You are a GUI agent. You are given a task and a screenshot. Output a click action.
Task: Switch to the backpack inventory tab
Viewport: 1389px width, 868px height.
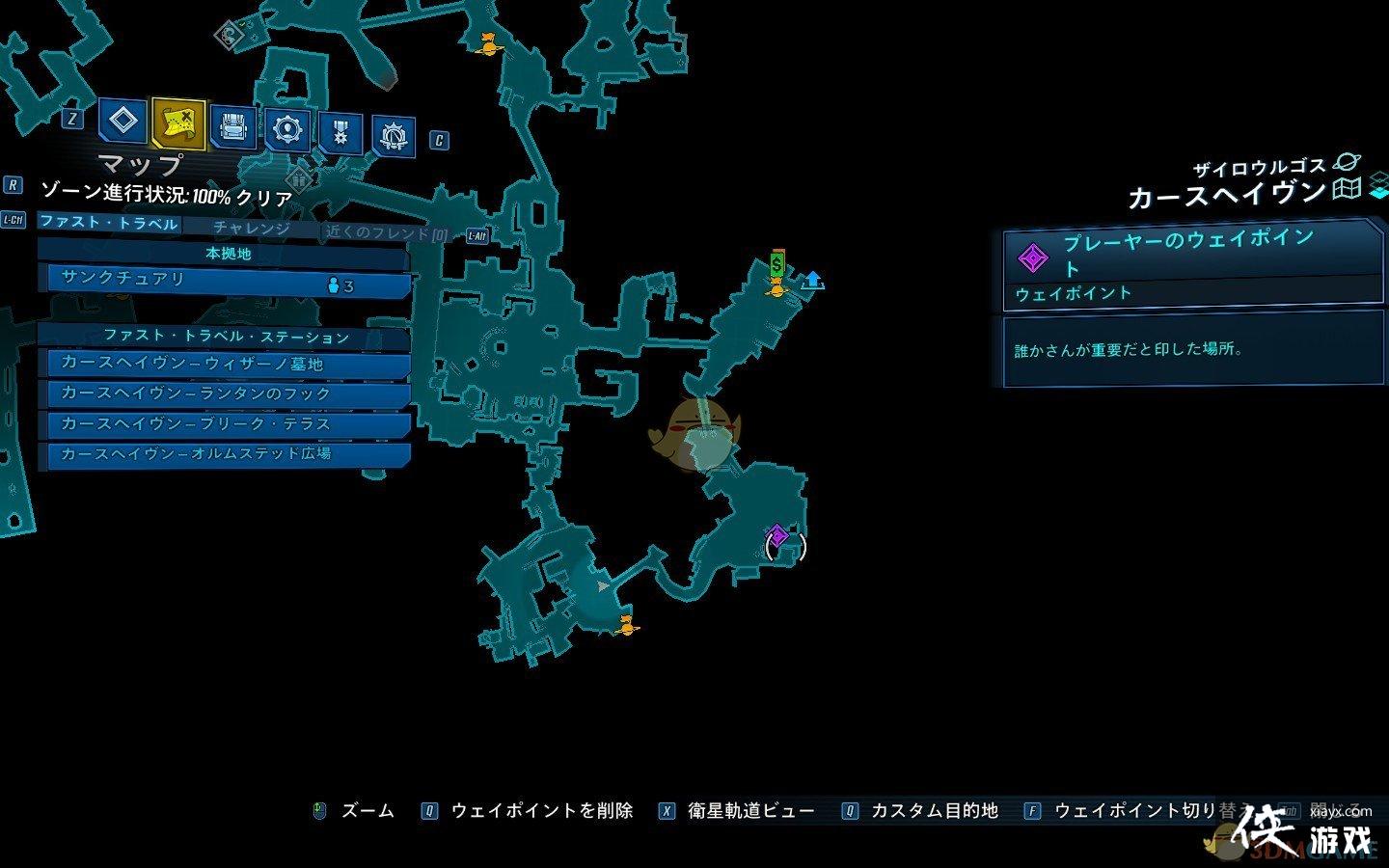point(233,127)
